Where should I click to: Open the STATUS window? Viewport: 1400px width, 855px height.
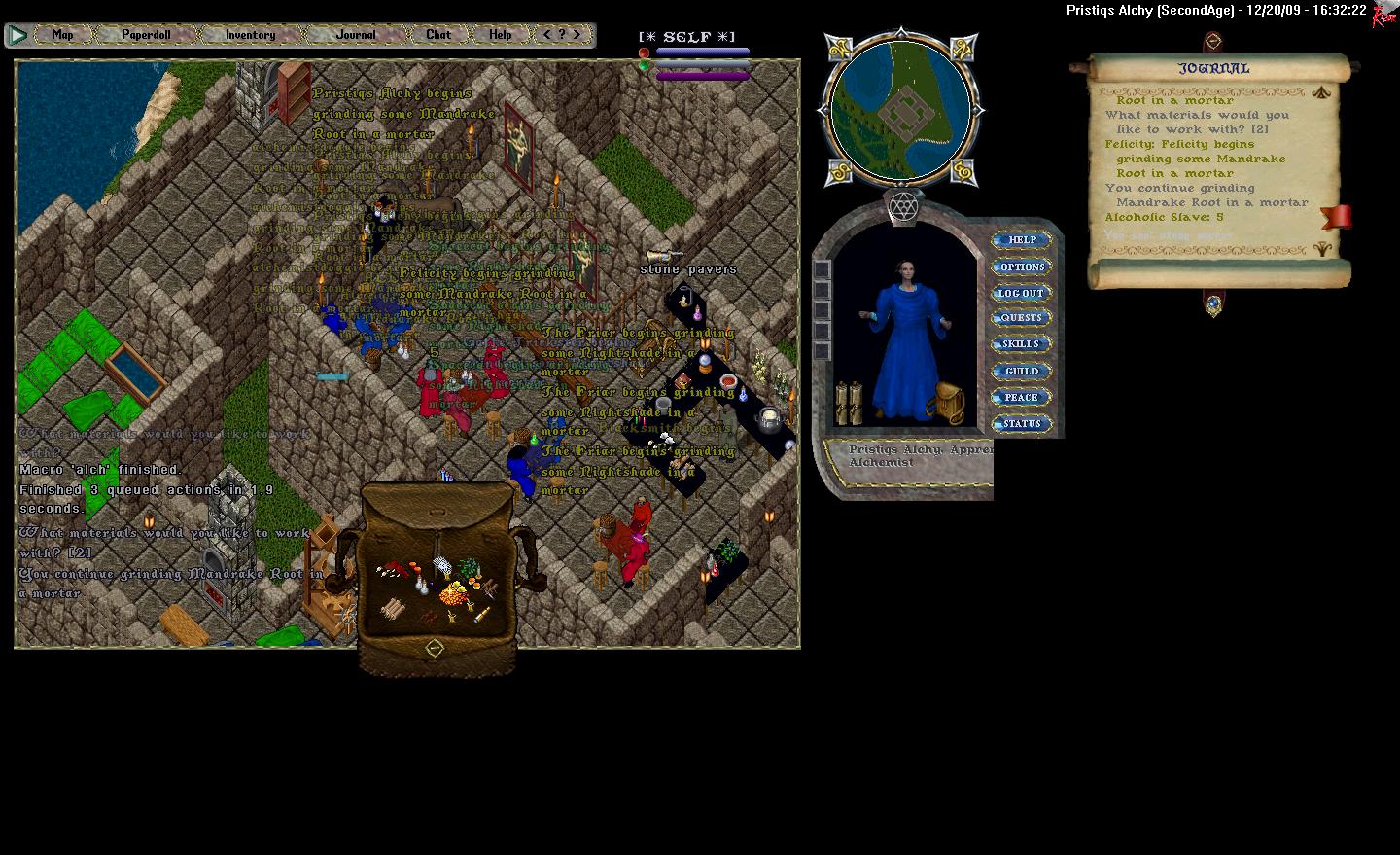(1022, 423)
